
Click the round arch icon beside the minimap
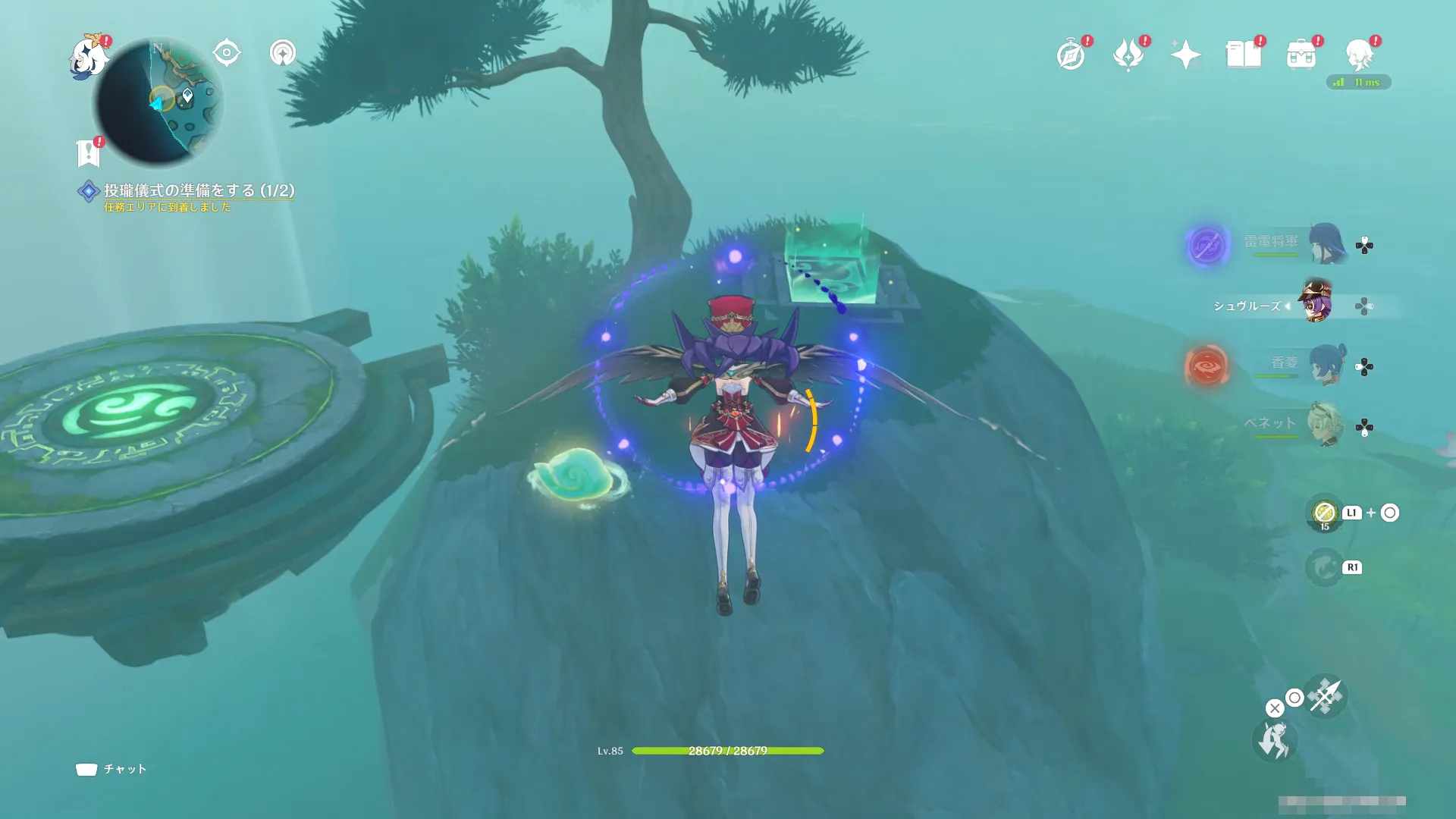[x=283, y=53]
